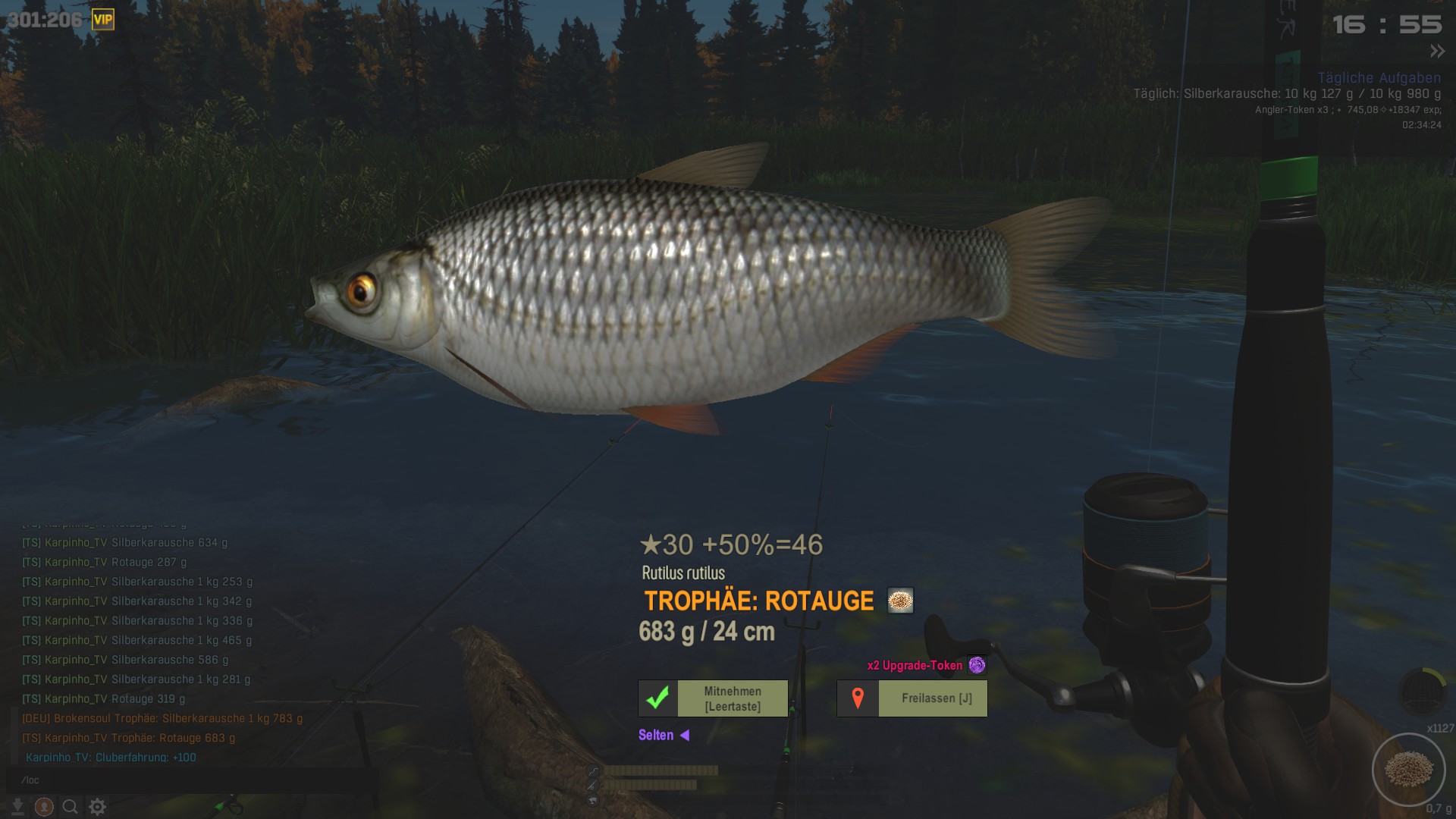
Task: Click Brokensoul's trophy chat message
Action: click(x=162, y=718)
